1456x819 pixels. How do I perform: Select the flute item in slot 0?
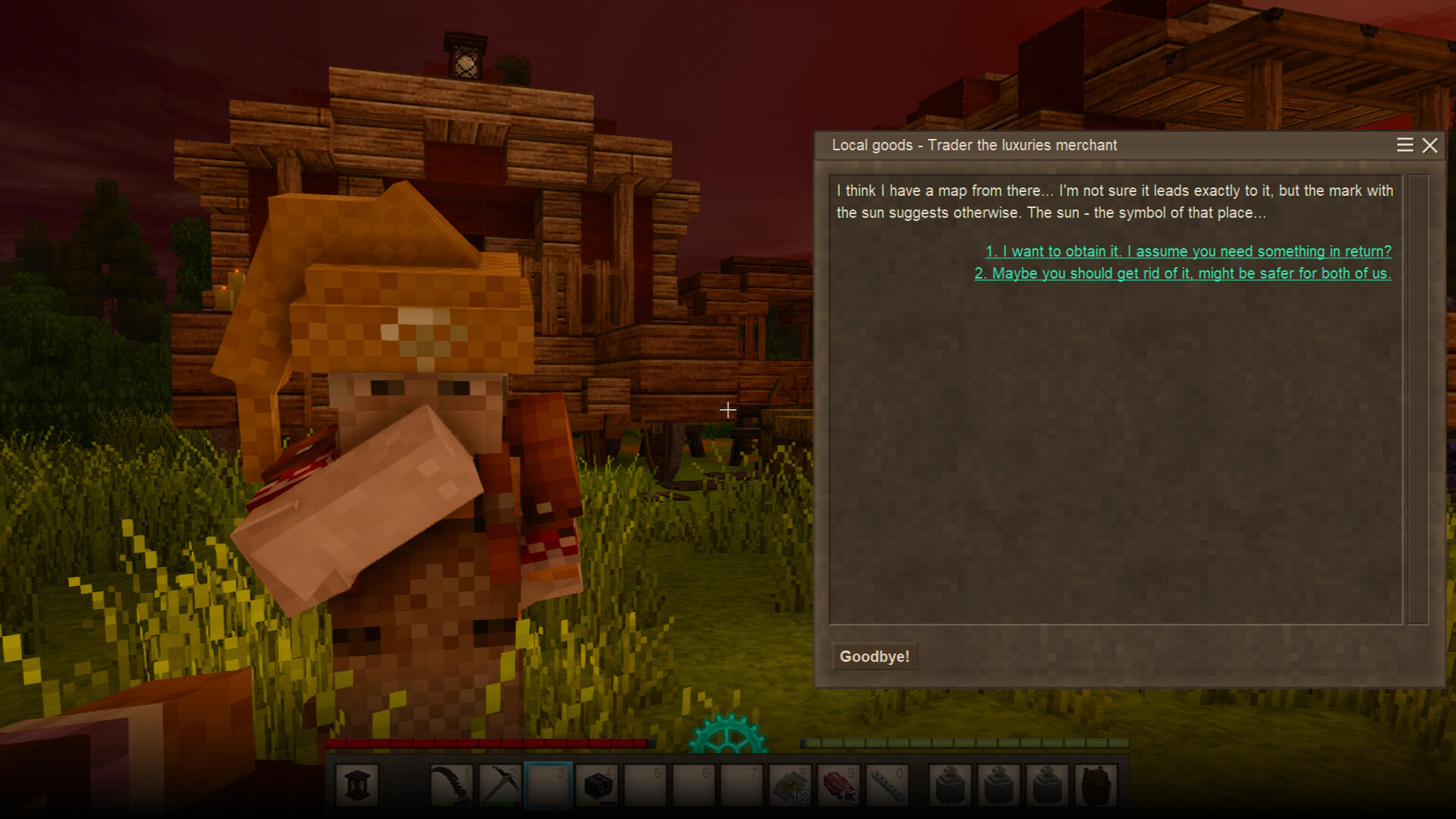click(887, 785)
